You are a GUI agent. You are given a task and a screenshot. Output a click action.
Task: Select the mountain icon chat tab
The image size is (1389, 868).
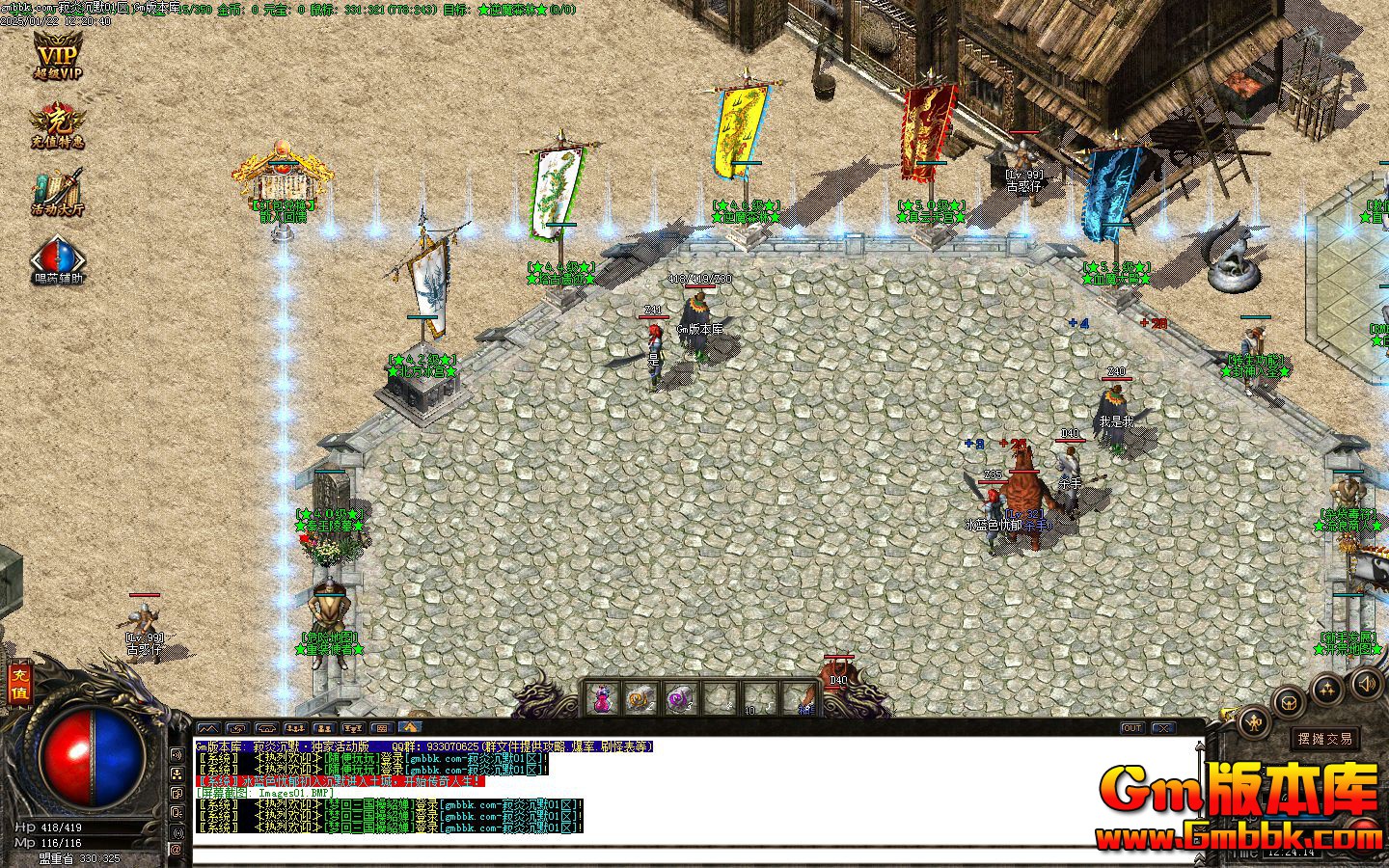[208, 728]
